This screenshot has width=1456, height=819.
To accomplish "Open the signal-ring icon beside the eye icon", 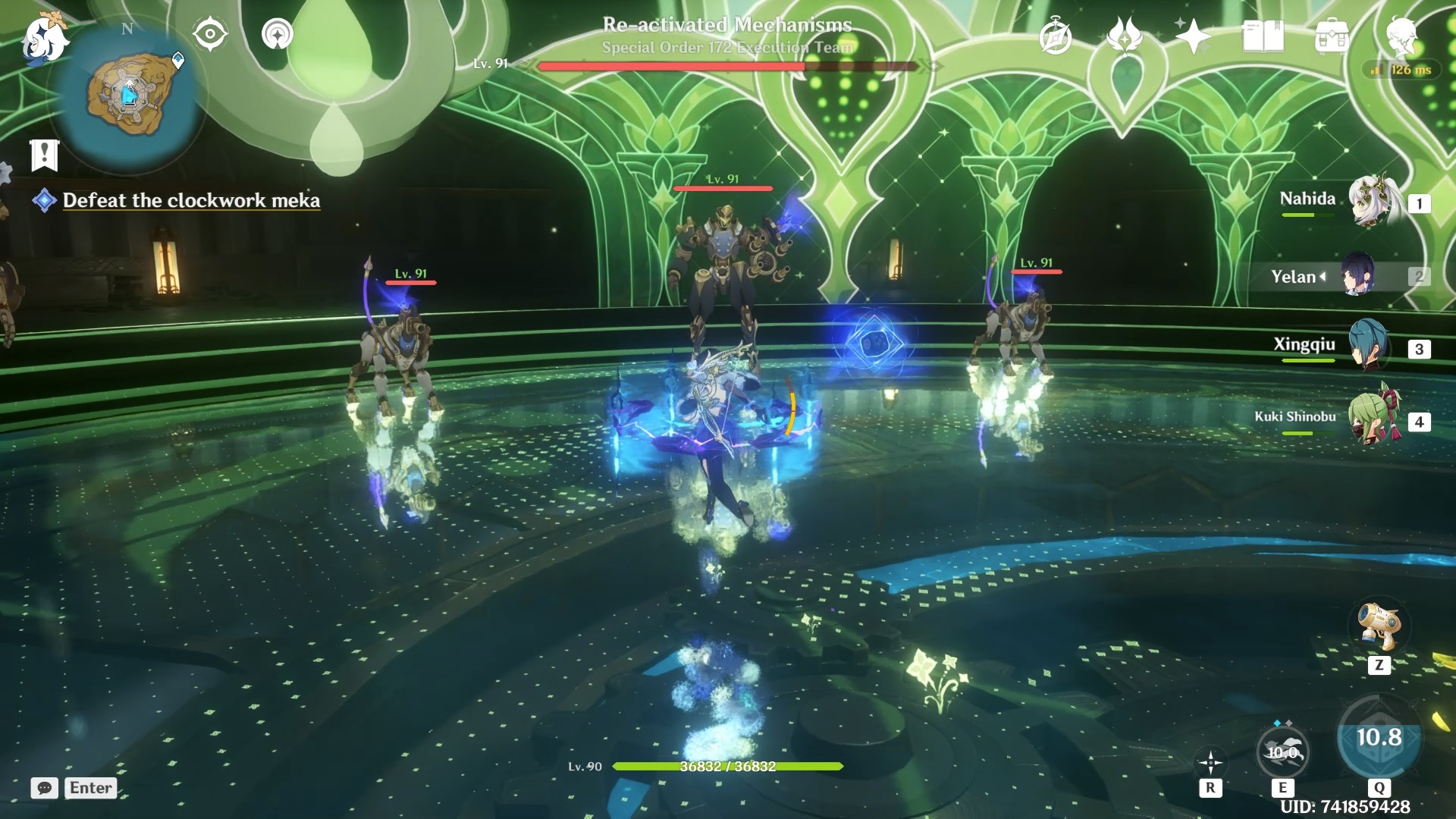I will coord(277,34).
